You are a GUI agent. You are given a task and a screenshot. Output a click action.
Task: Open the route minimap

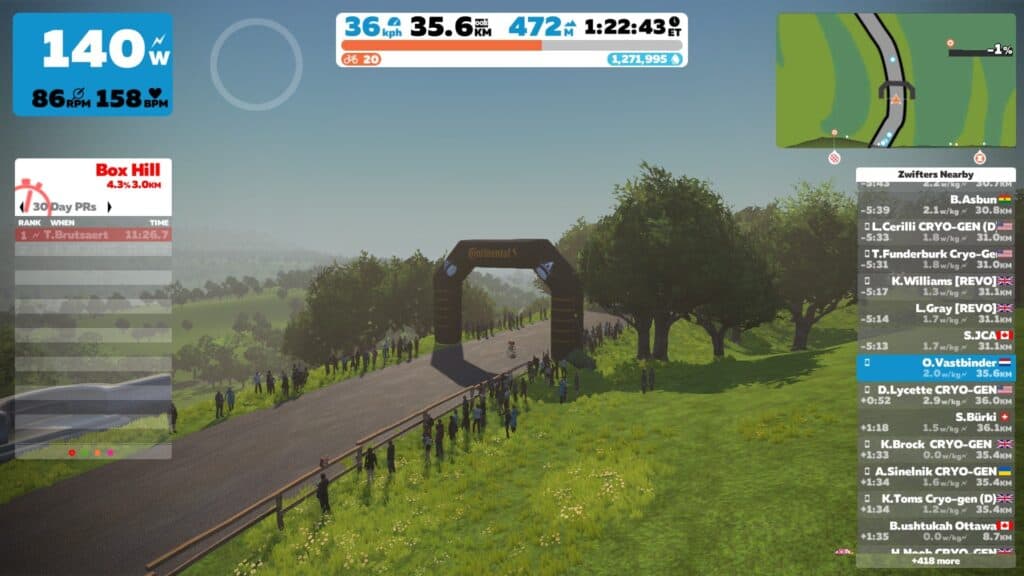tap(895, 80)
